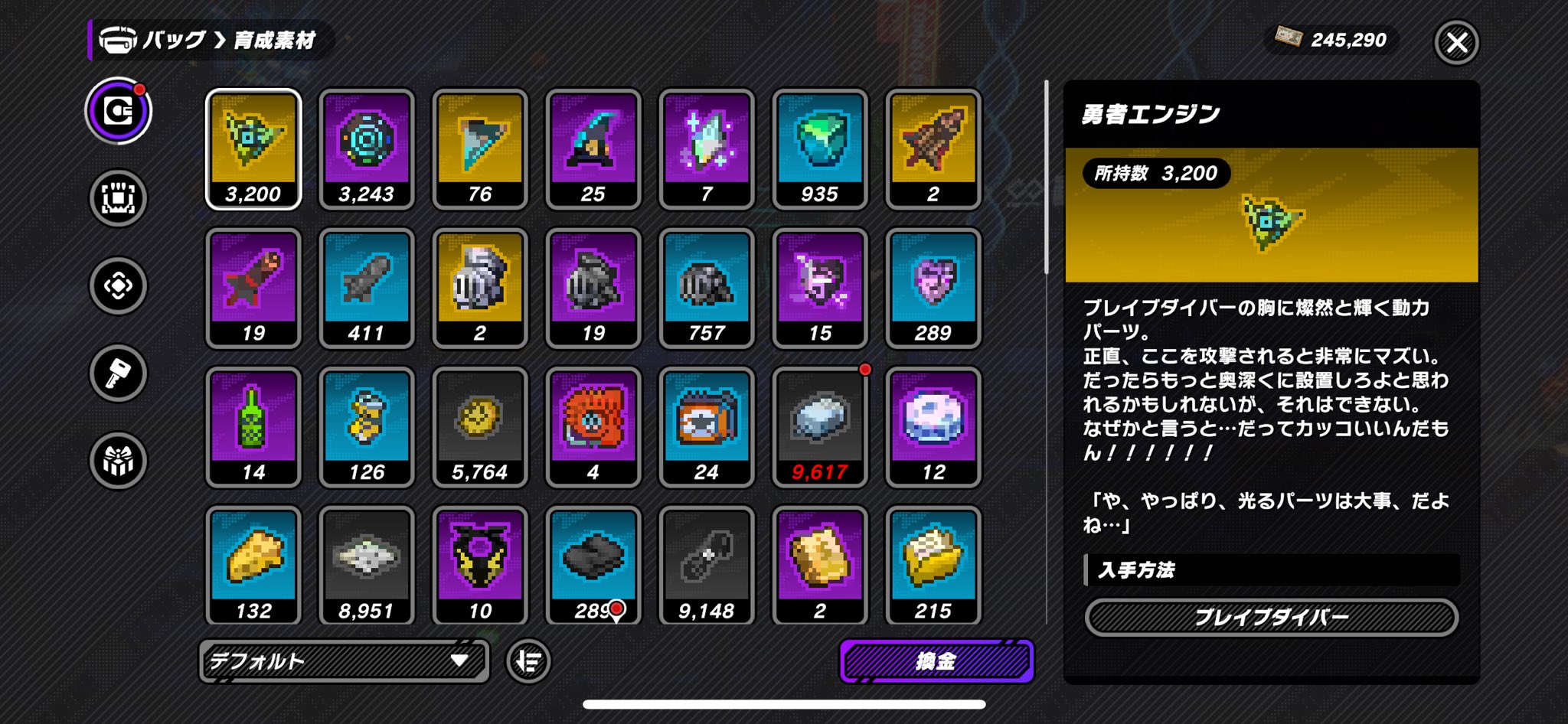The width and height of the screenshot is (1568, 724).
Task: Pick the green bottle item with 14
Action: (253, 426)
